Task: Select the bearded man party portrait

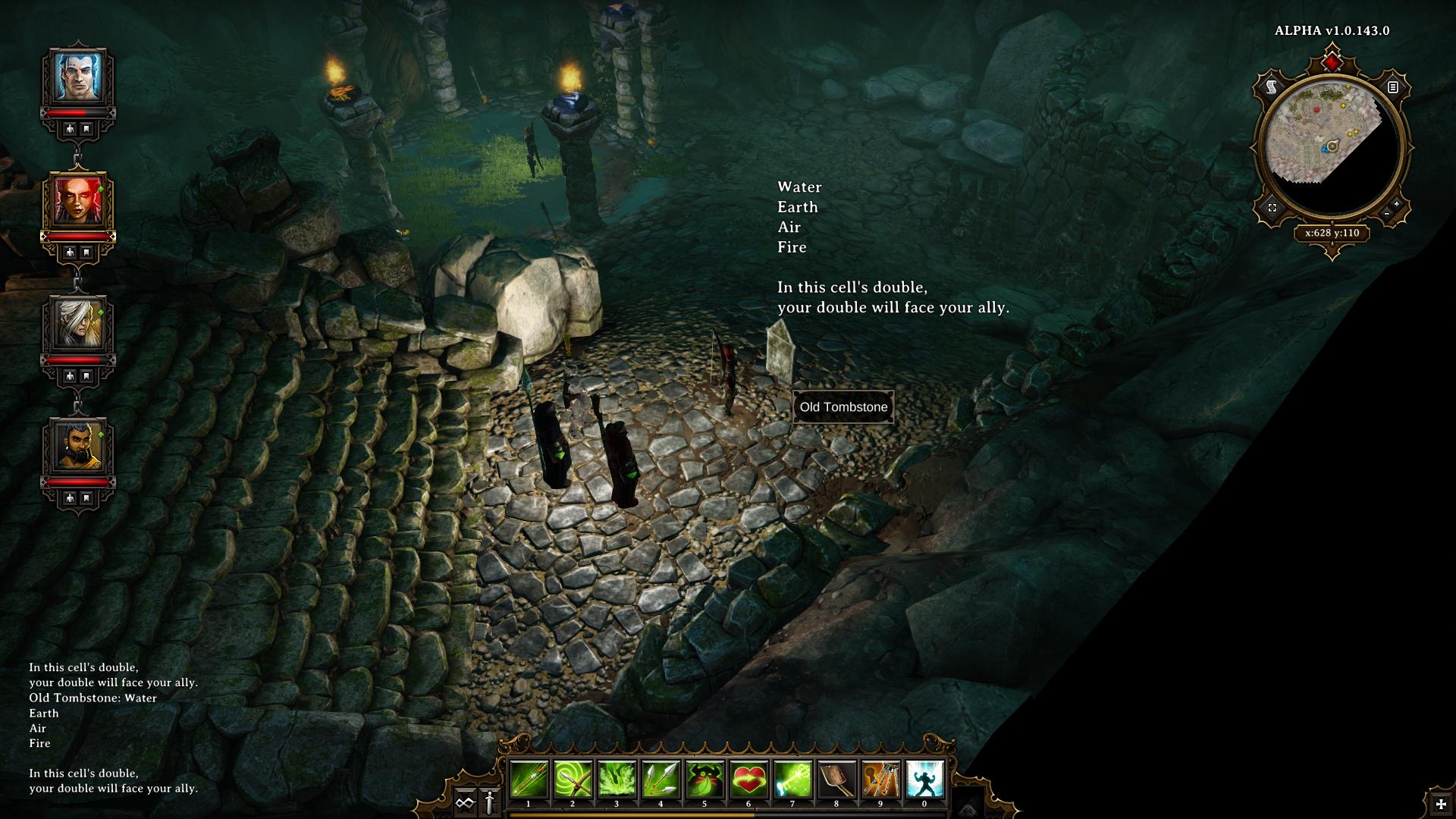Action: pyautogui.click(x=78, y=447)
